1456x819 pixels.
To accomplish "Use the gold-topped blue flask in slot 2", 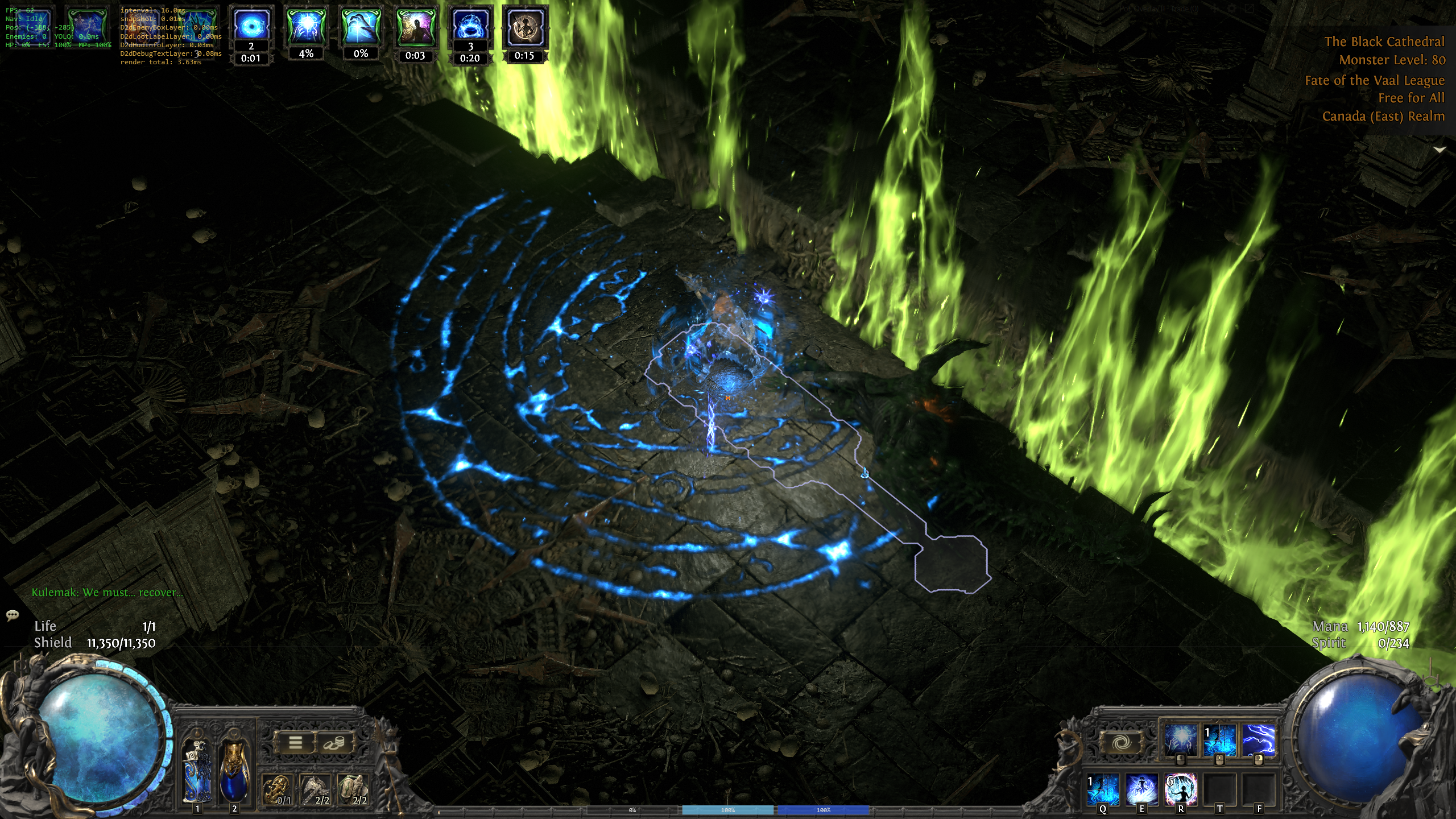I will click(x=234, y=770).
